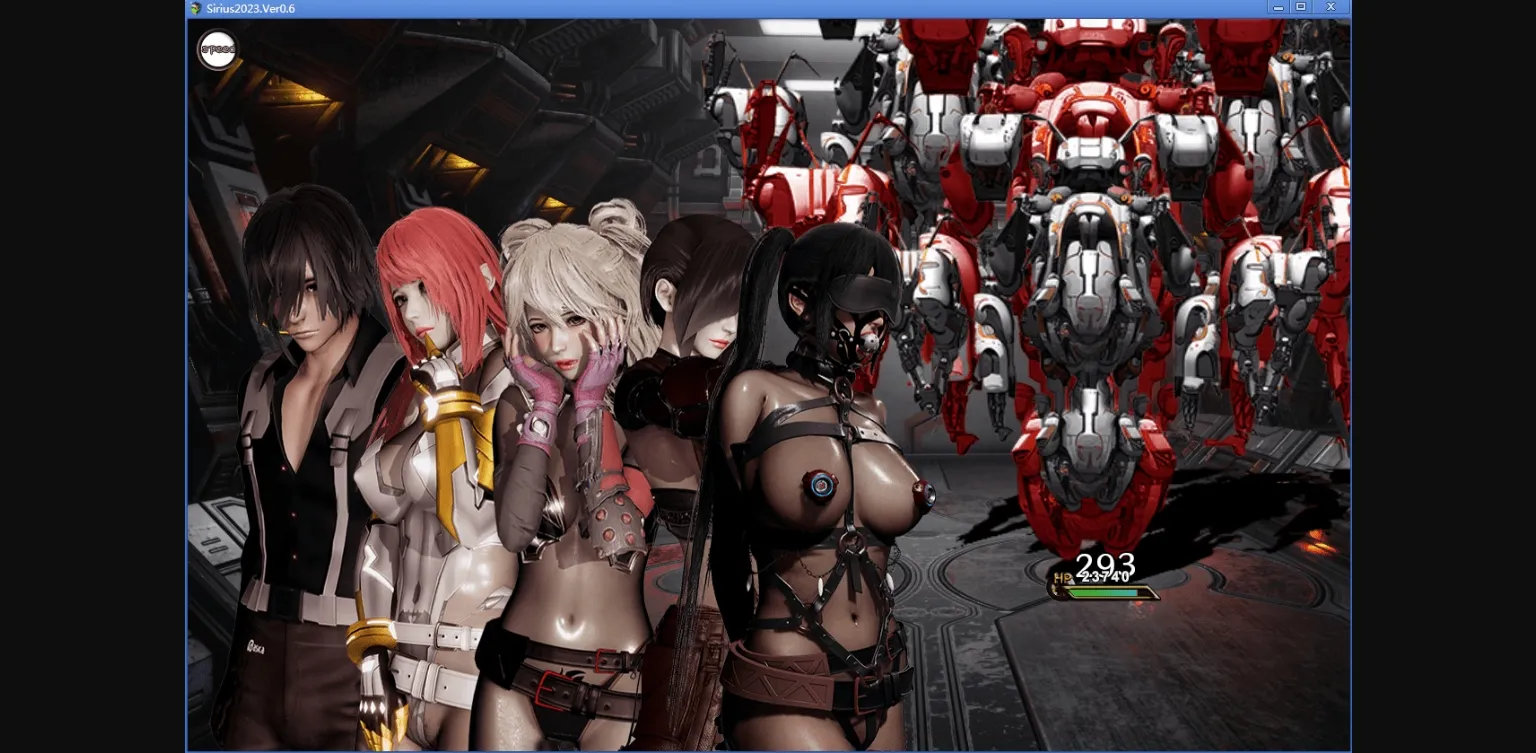Viewport: 1536px width, 753px height.
Task: Click the teal depleted segment of the HP bar
Action: tap(1130, 591)
